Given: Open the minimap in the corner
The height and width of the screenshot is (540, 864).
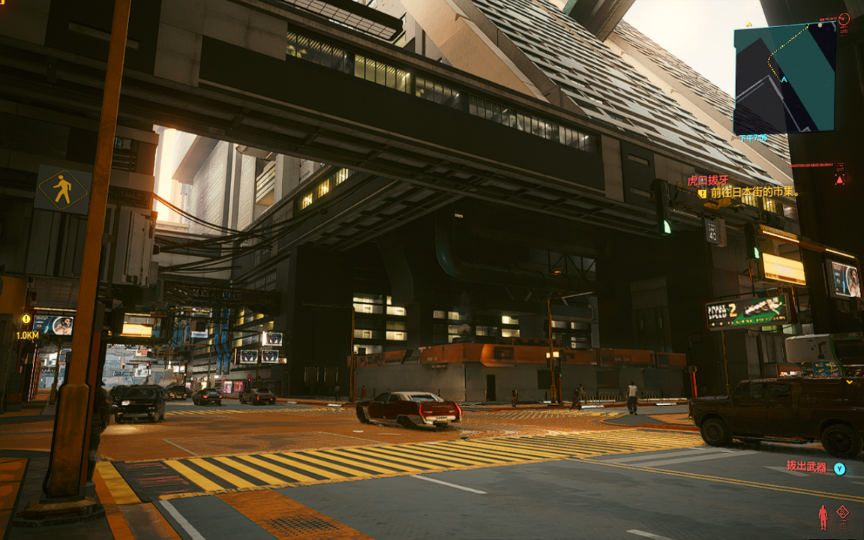Looking at the screenshot, I should (x=784, y=78).
